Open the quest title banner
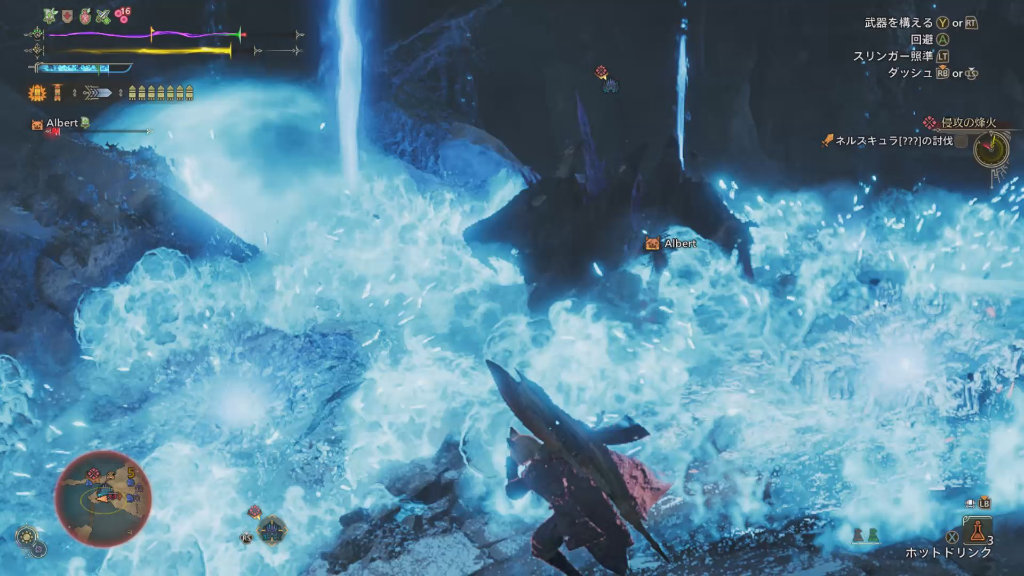This screenshot has width=1024, height=576. point(961,122)
